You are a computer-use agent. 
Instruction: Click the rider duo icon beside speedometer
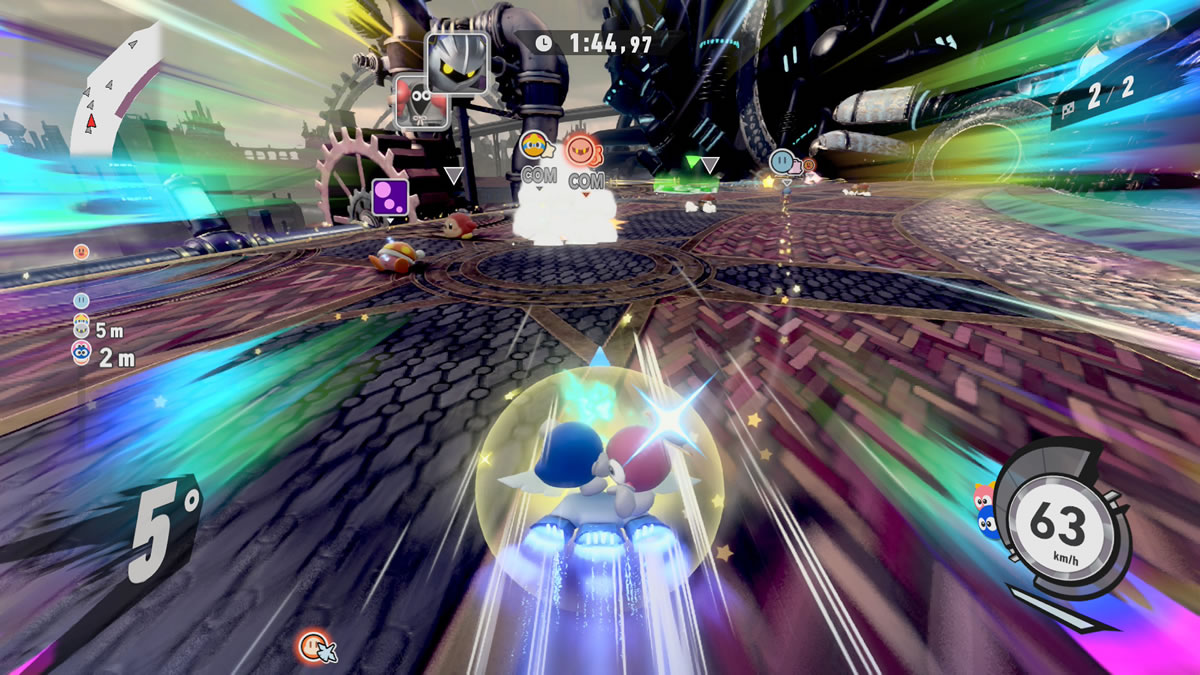[x=985, y=510]
